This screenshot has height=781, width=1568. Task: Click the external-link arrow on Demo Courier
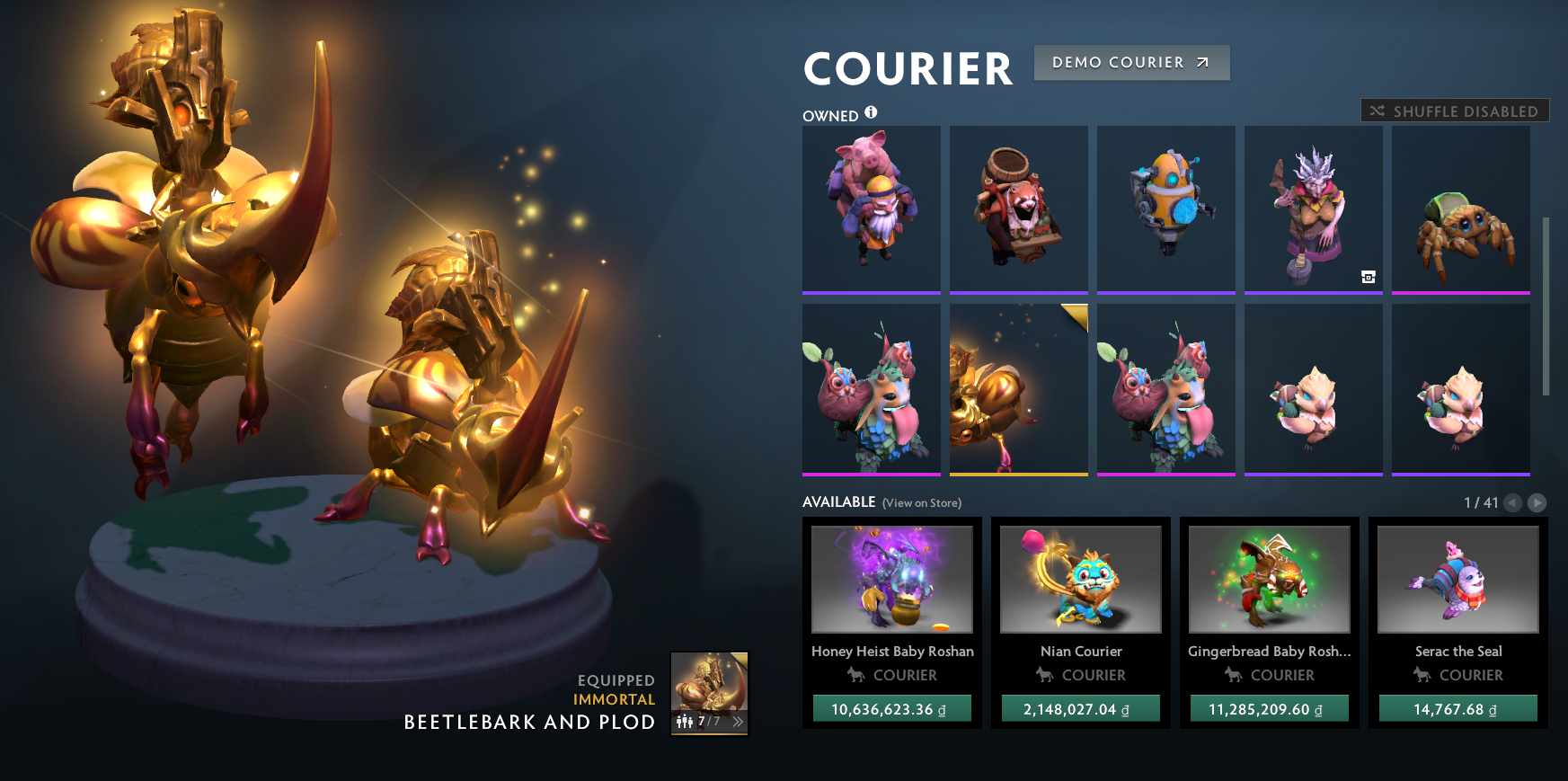[1200, 63]
